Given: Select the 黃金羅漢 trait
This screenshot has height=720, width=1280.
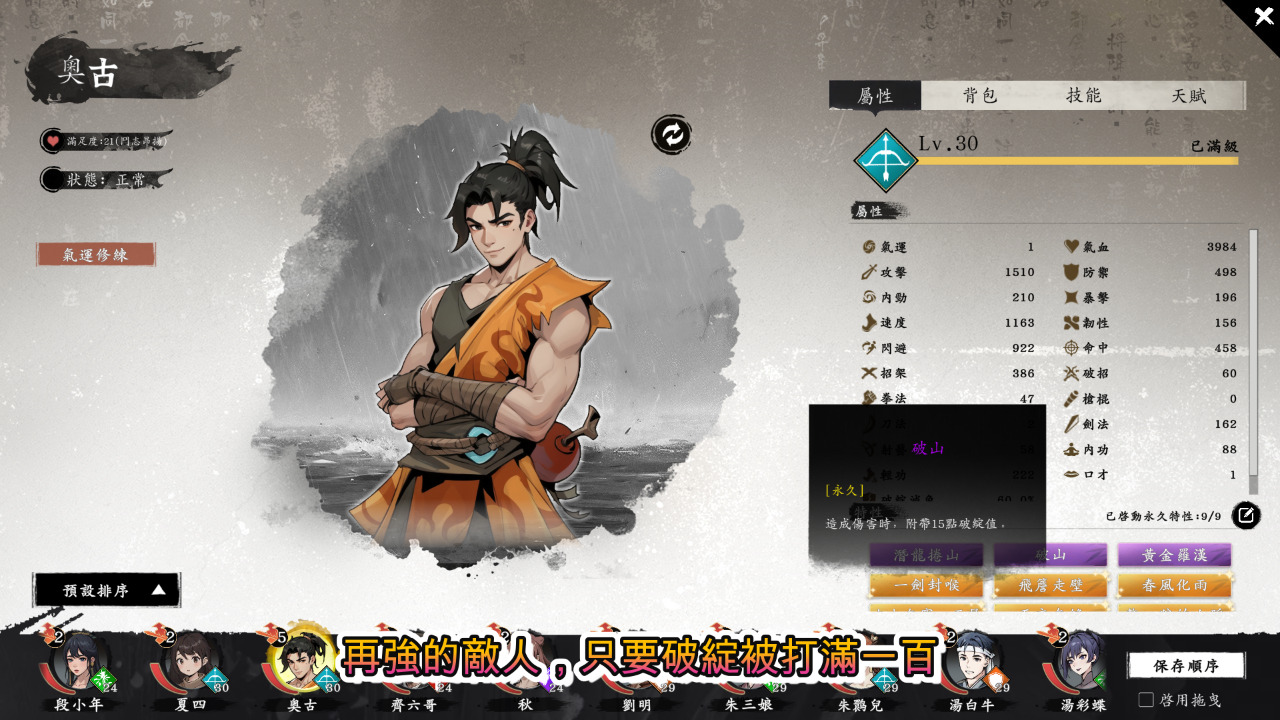Looking at the screenshot, I should coord(1174,555).
